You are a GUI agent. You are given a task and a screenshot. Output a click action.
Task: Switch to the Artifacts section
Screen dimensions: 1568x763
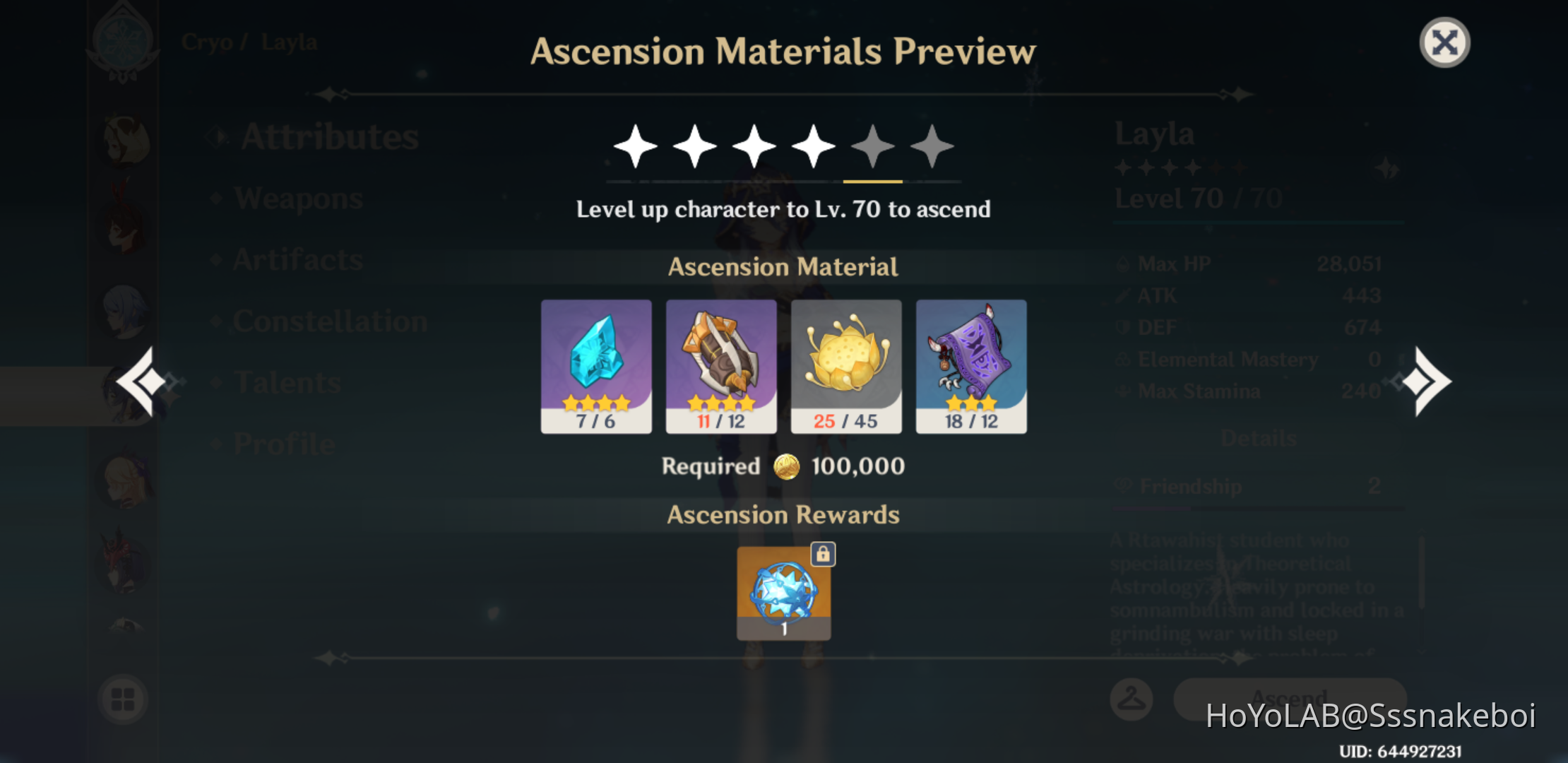click(x=297, y=260)
